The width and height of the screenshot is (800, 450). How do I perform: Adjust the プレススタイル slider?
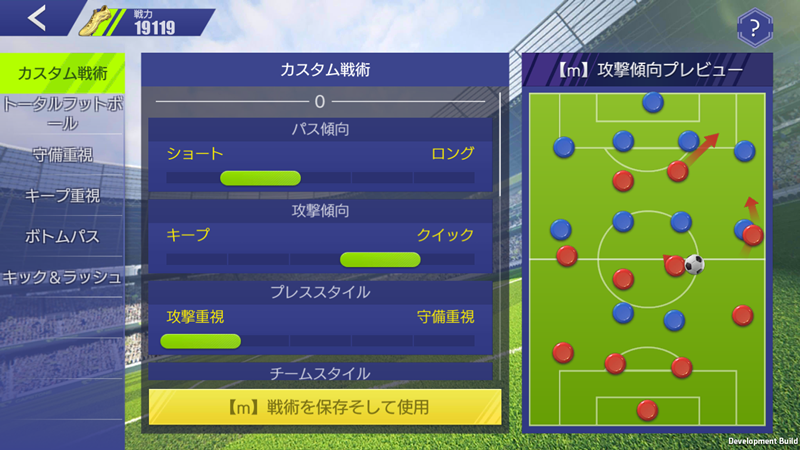click(x=200, y=340)
